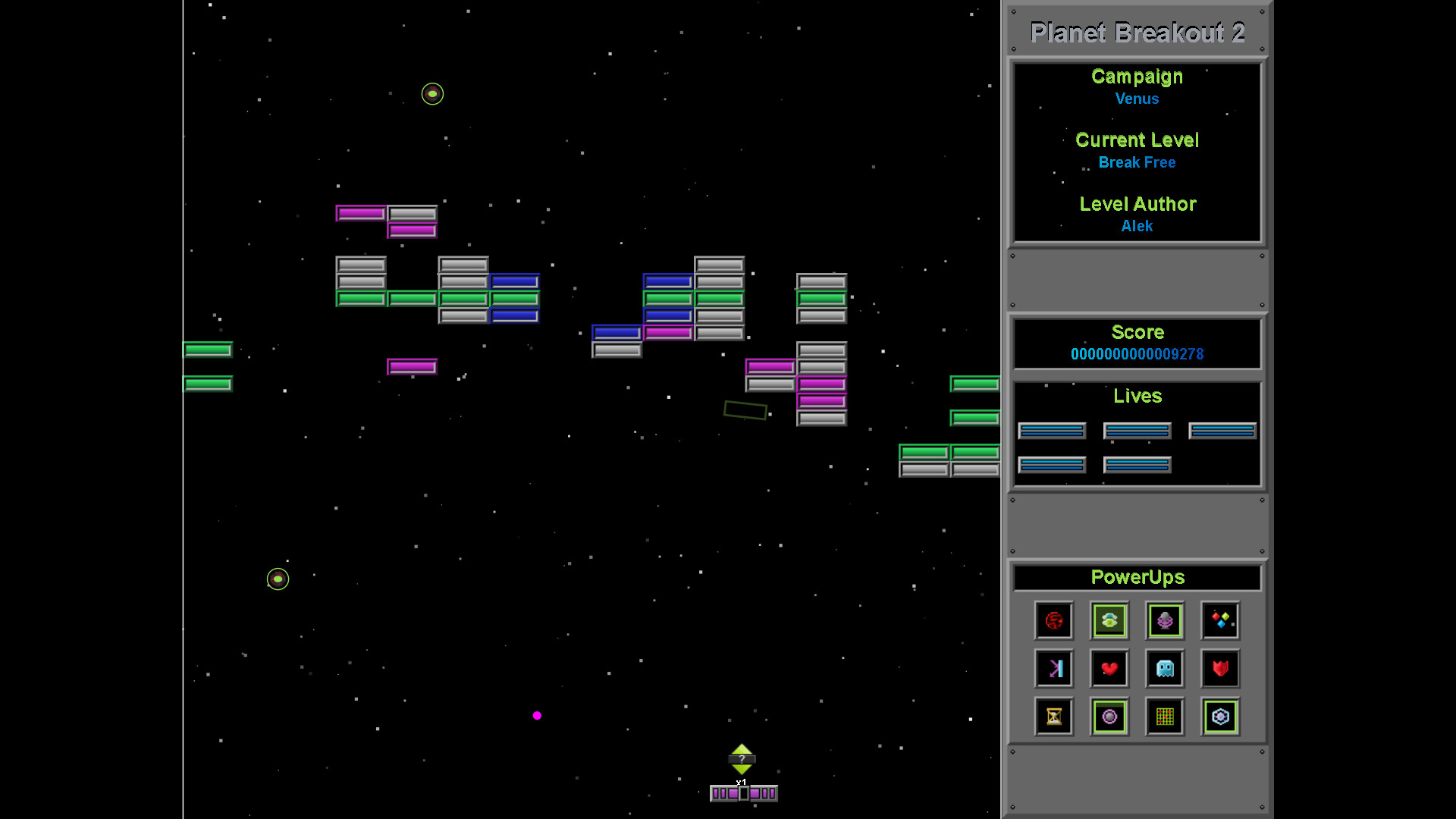The image size is (1456, 819).
Task: Click the Planet Breakout 2 title bar
Action: [x=1136, y=33]
